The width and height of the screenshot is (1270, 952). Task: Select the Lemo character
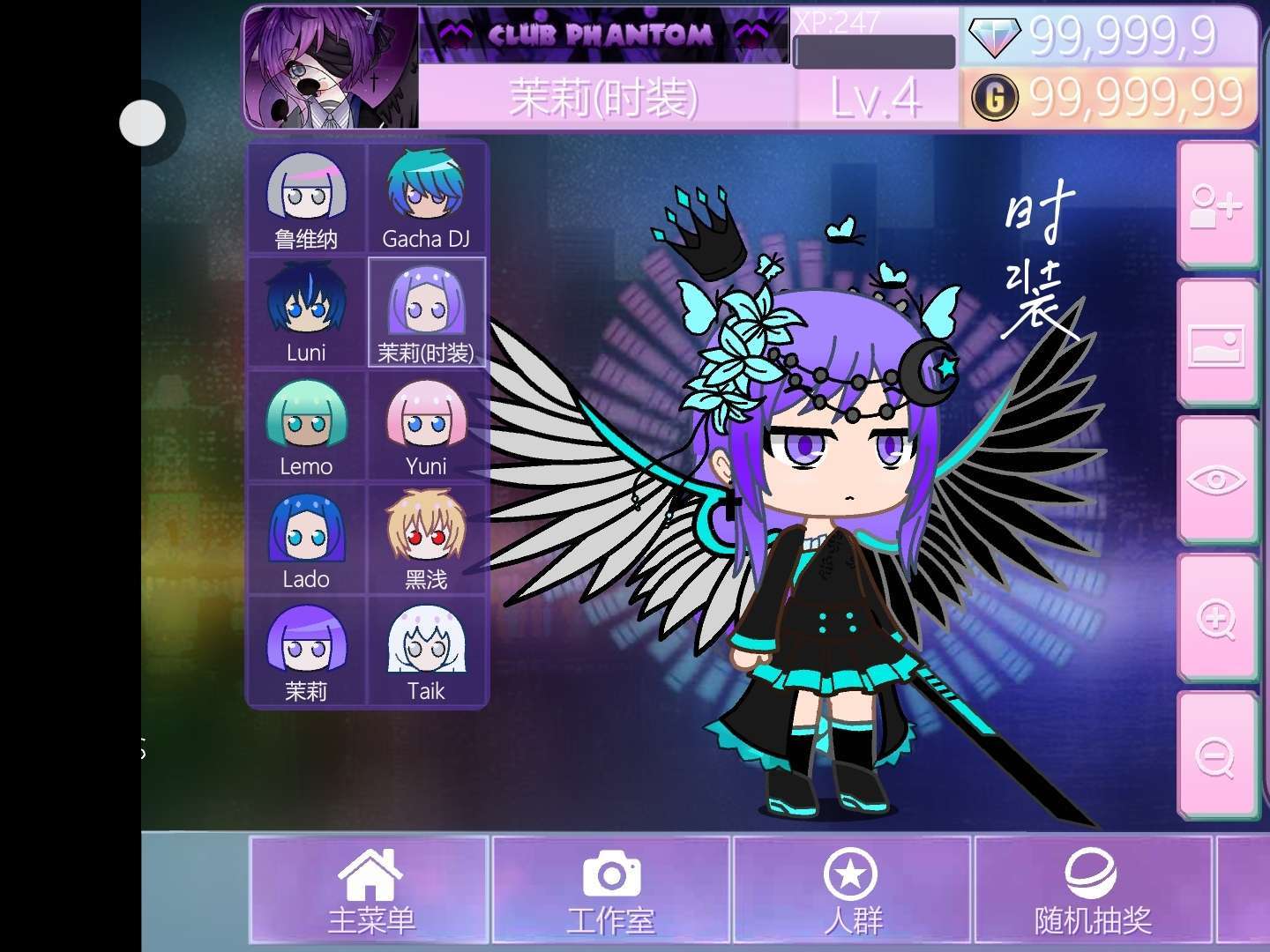pyautogui.click(x=306, y=427)
